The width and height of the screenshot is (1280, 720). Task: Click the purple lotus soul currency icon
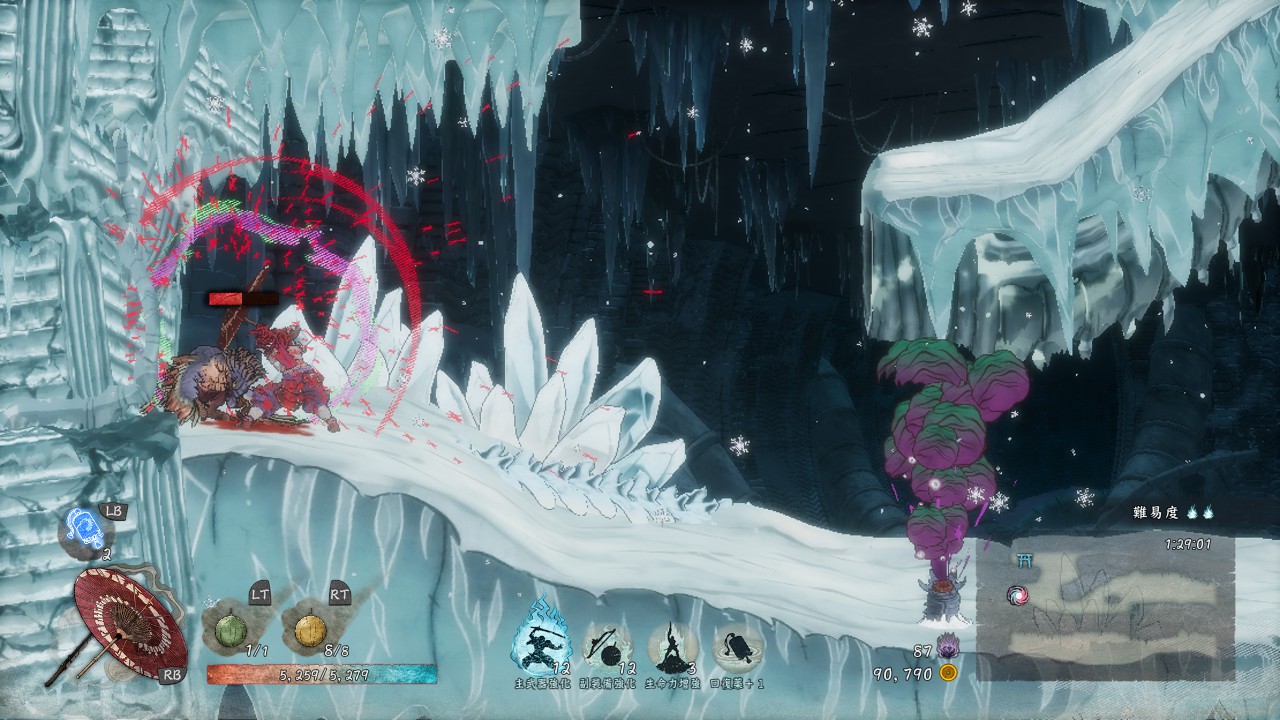pos(946,649)
